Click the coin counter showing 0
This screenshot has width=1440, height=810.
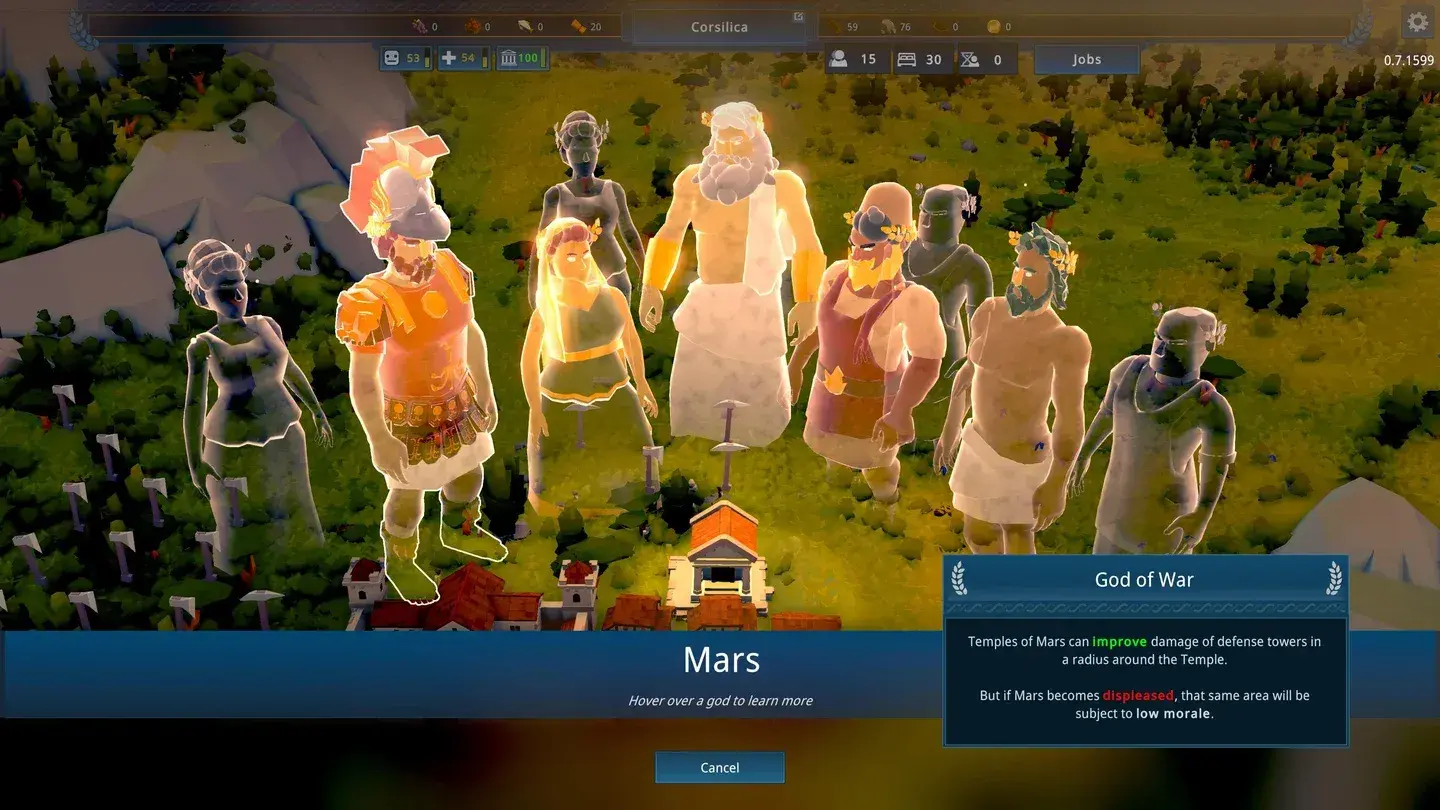(x=997, y=27)
